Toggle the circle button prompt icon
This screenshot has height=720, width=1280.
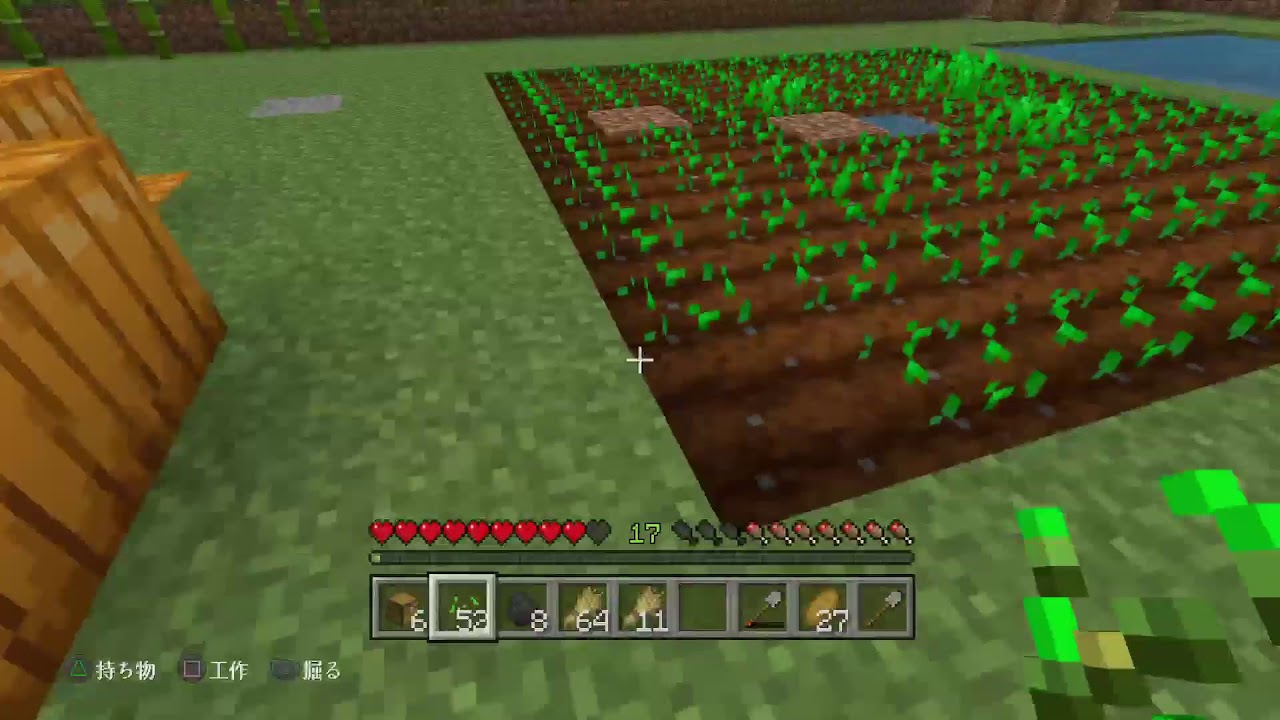click(283, 671)
